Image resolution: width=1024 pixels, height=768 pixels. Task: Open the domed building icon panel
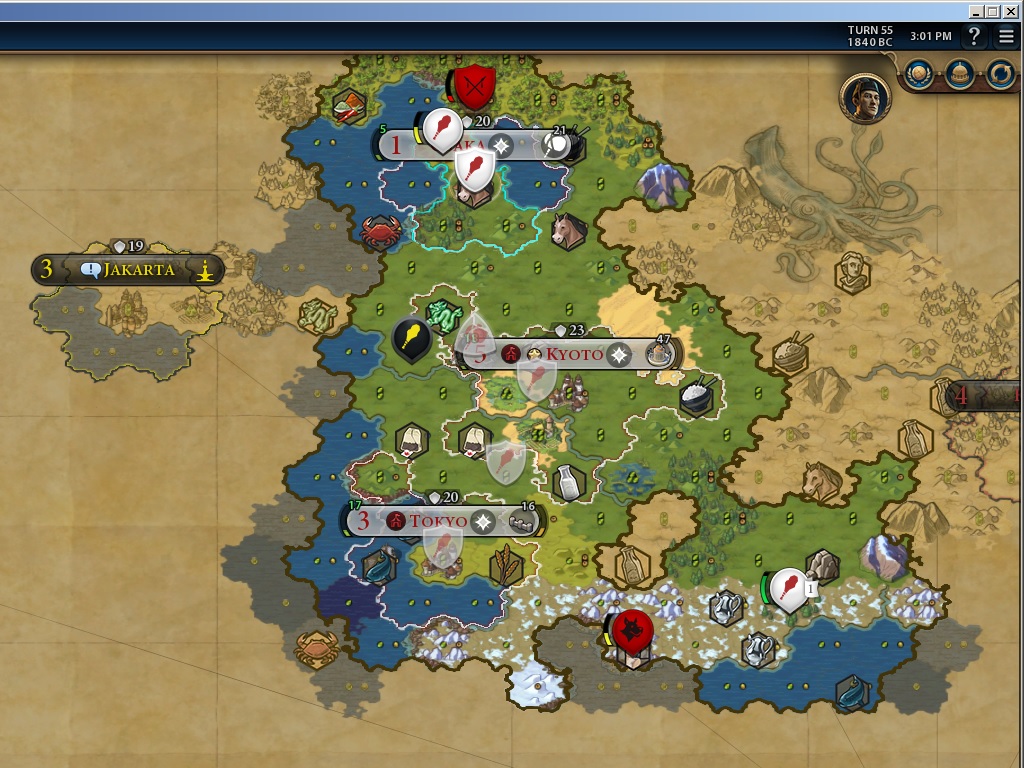click(x=960, y=72)
